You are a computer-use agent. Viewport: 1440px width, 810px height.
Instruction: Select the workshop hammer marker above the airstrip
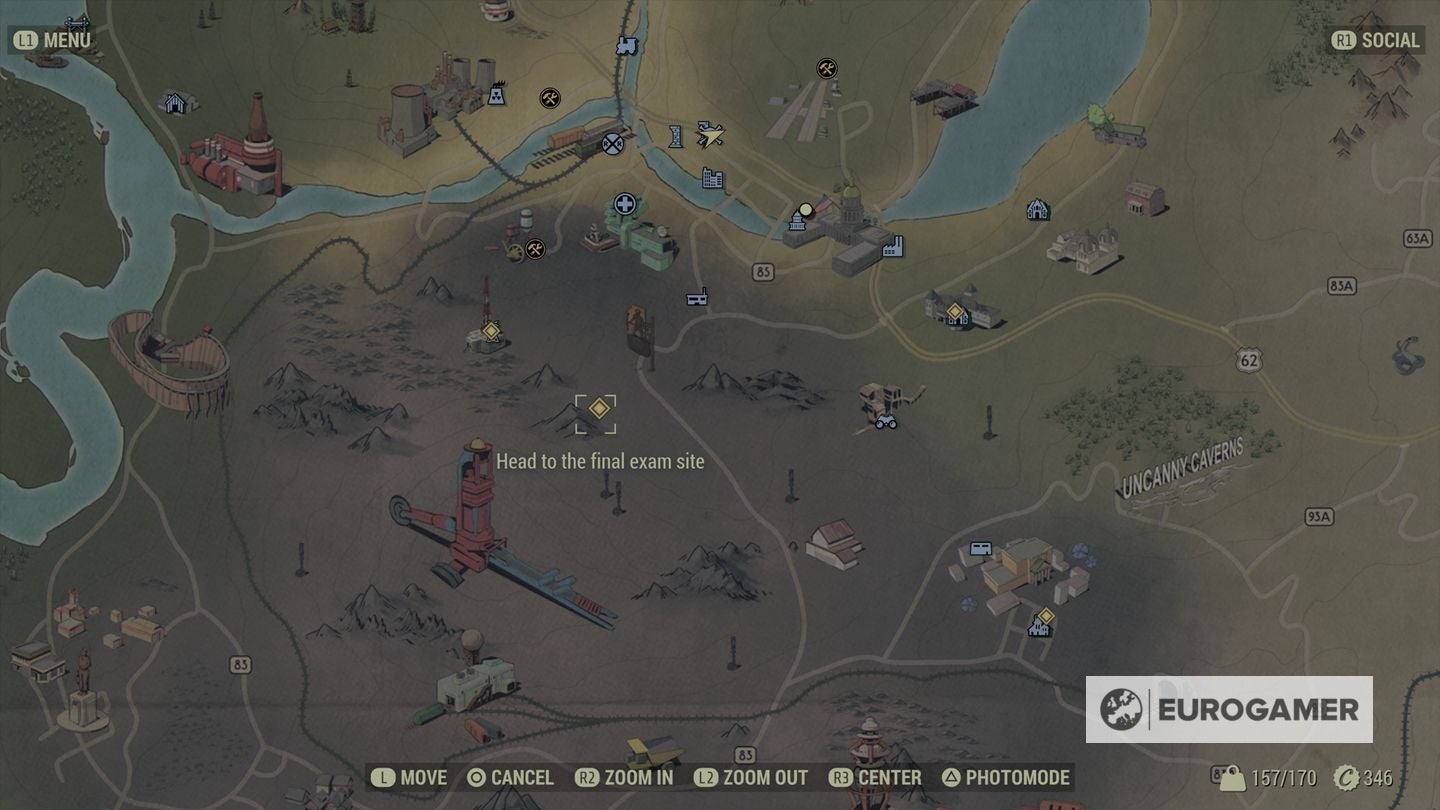(x=826, y=68)
